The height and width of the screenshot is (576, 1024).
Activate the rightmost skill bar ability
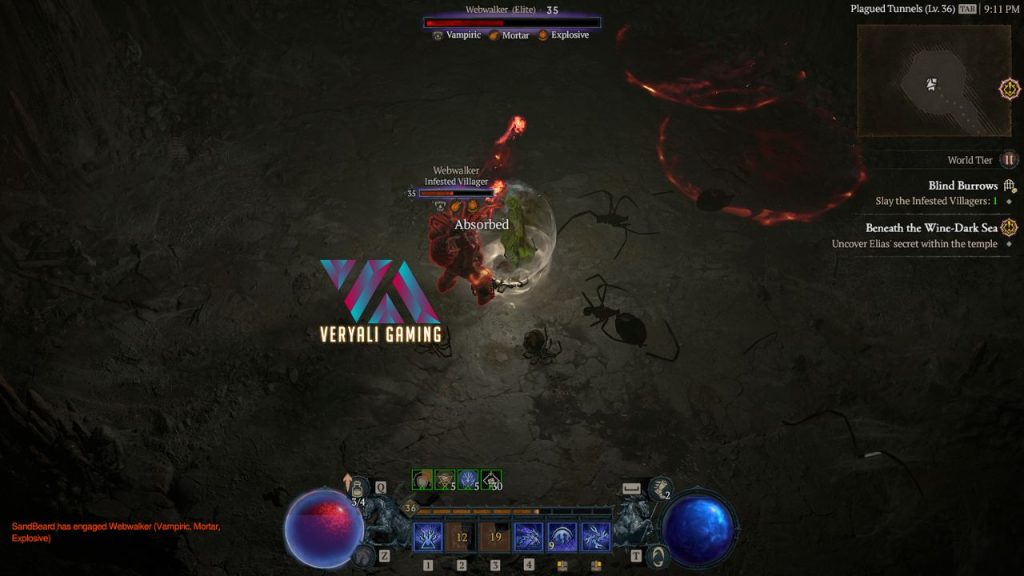pyautogui.click(x=596, y=537)
